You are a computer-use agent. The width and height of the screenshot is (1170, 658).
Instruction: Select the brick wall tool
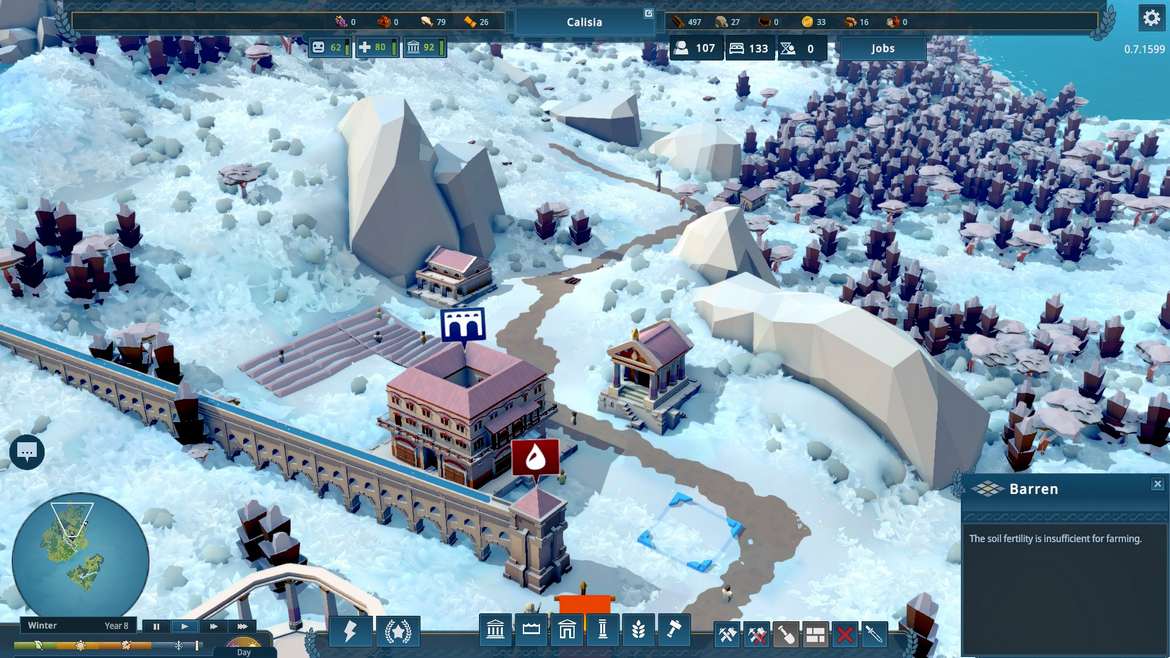pos(816,634)
